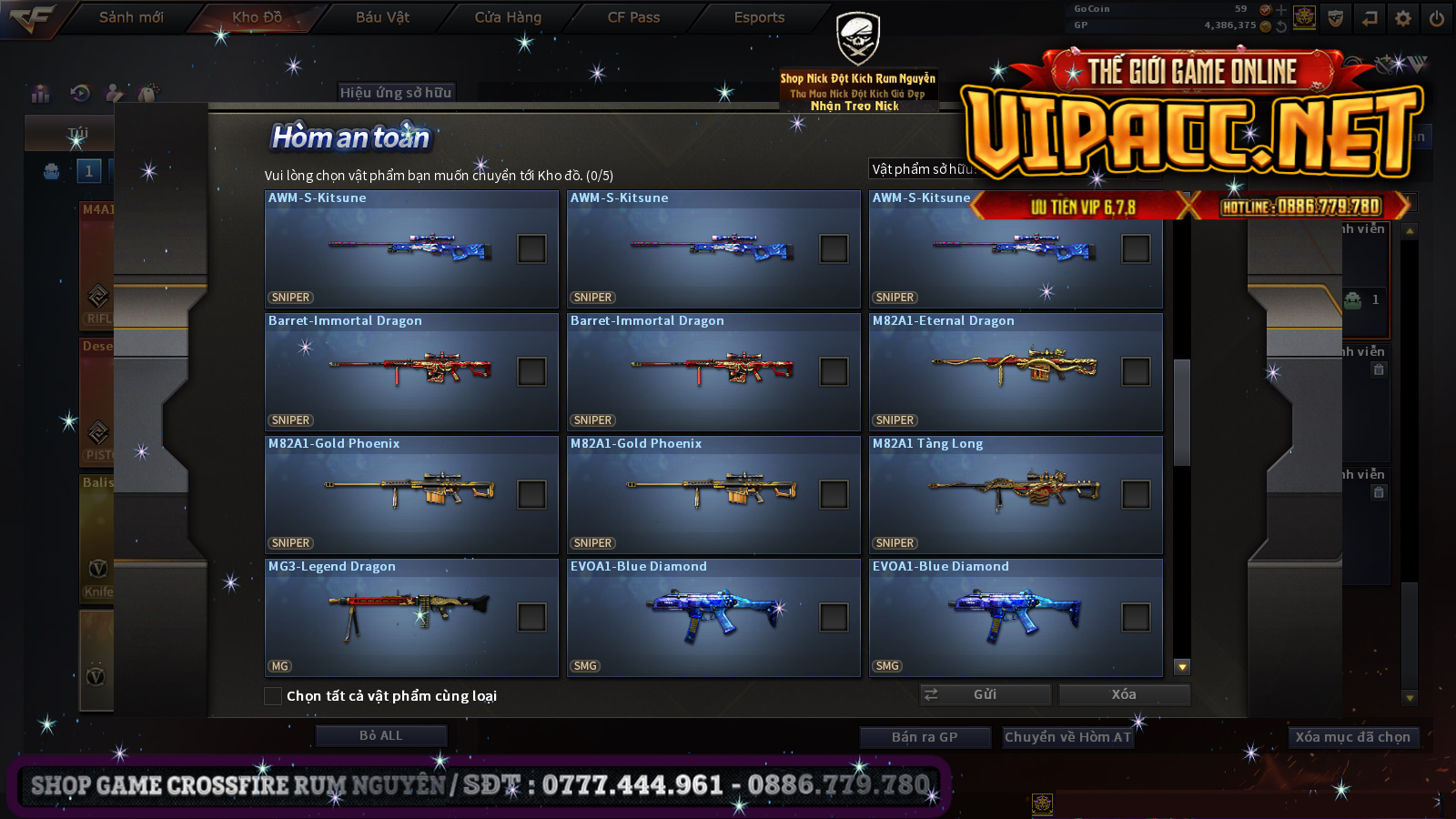Tick the MG3-Legend Dragon checkbox
Viewport: 1456px width, 819px height.
tap(531, 617)
